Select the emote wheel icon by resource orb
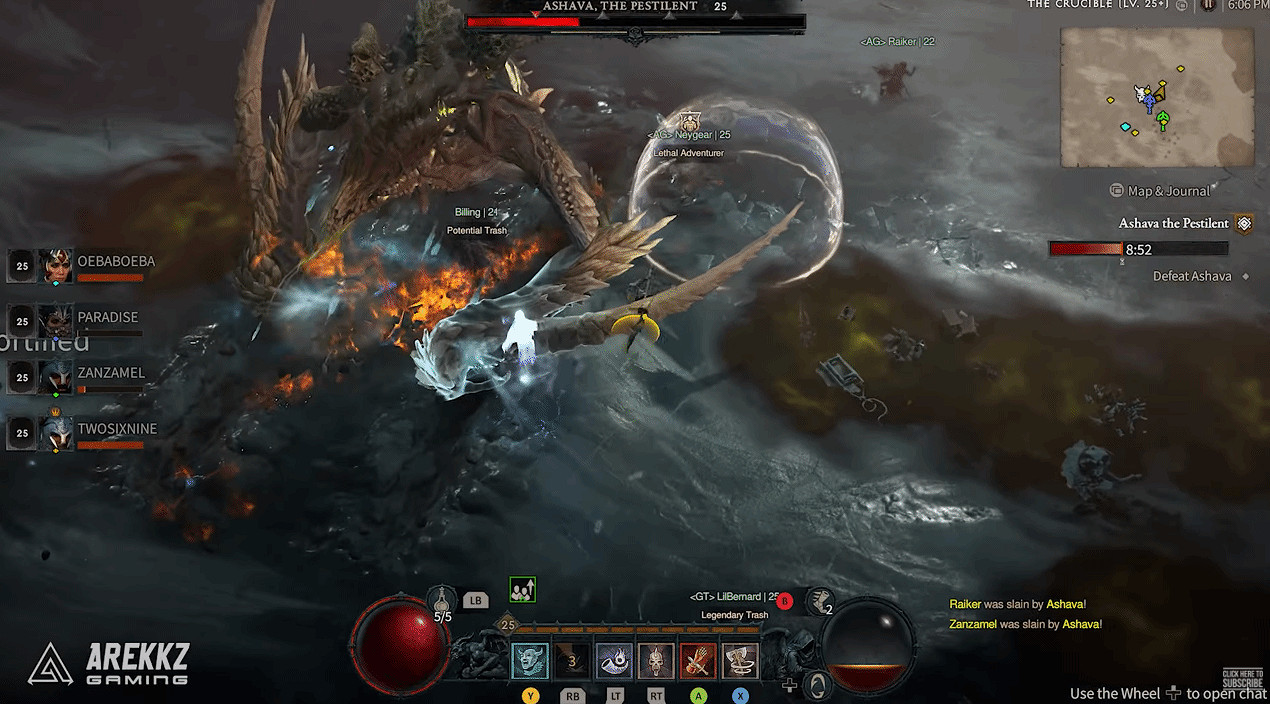Image resolution: width=1270 pixels, height=704 pixels. coord(818,685)
